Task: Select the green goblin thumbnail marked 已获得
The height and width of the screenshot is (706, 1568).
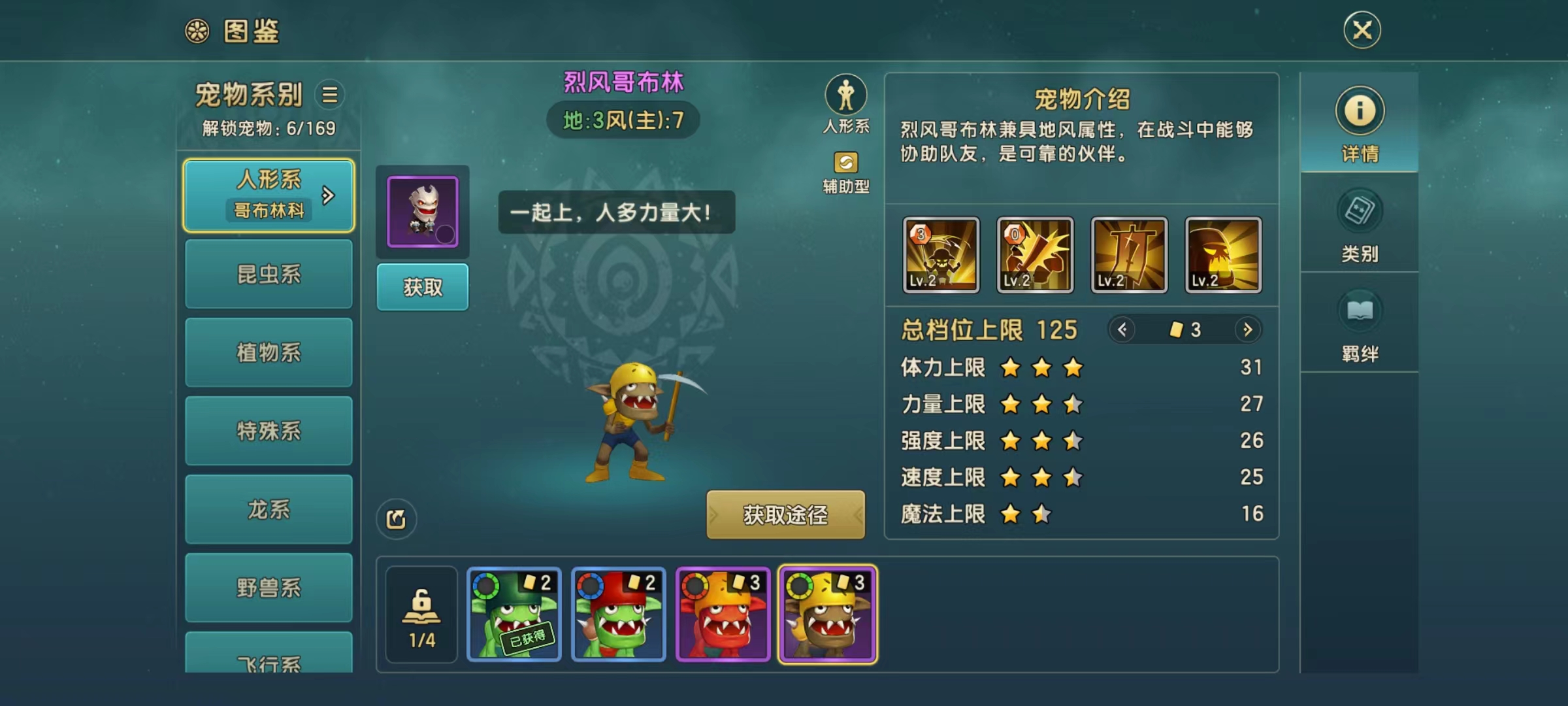Action: pyautogui.click(x=515, y=613)
